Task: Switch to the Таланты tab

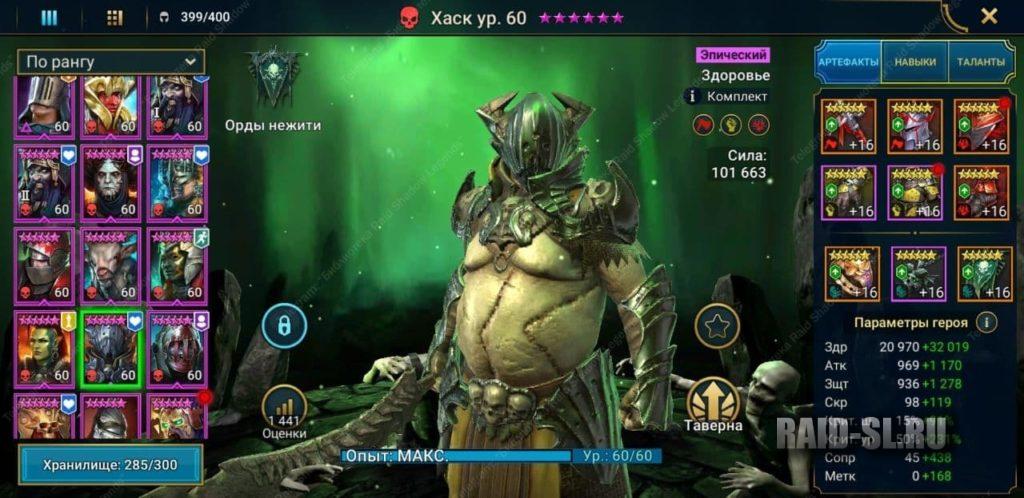Action: click(x=979, y=62)
